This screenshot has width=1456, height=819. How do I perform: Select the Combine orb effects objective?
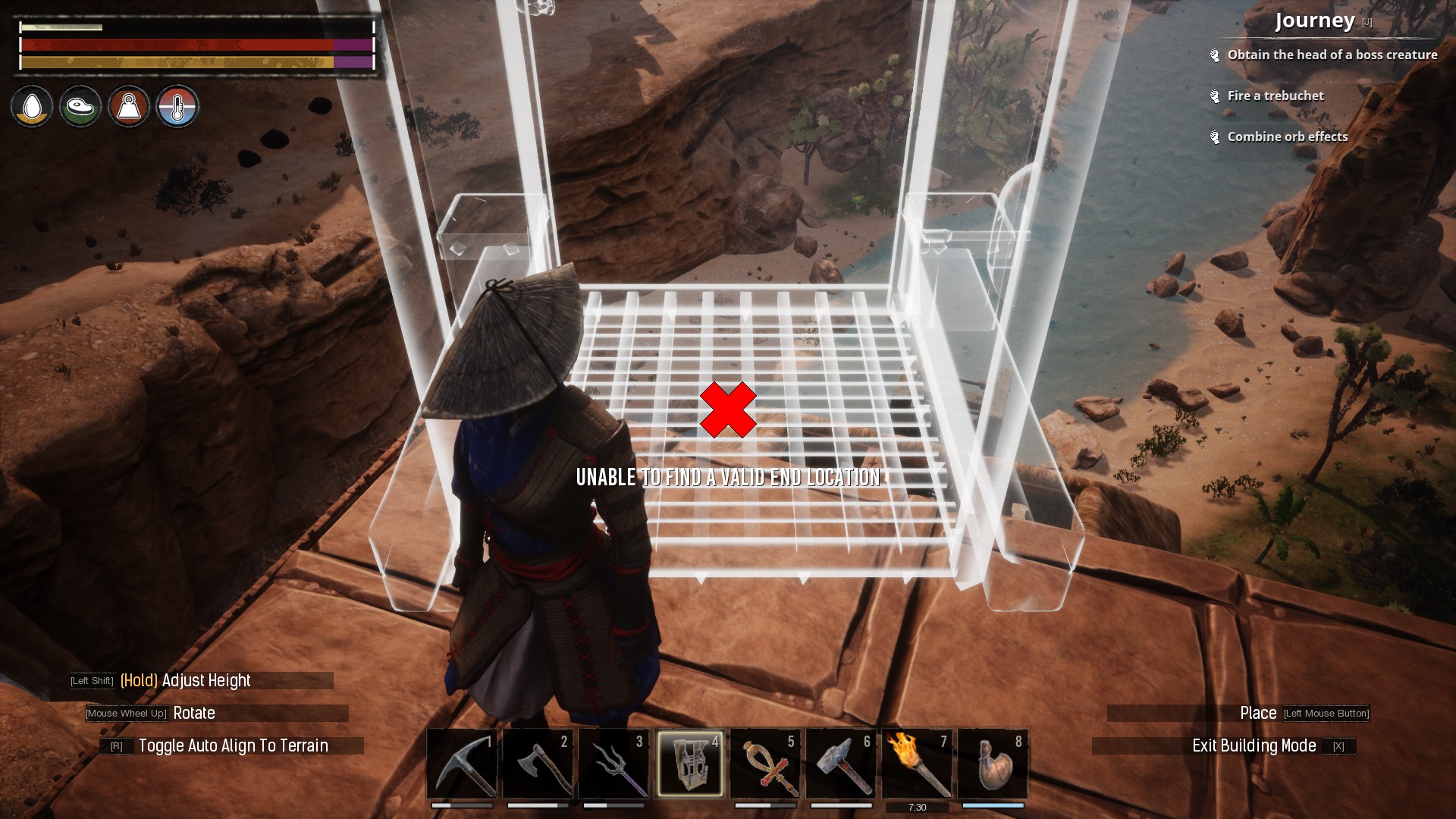[1287, 136]
